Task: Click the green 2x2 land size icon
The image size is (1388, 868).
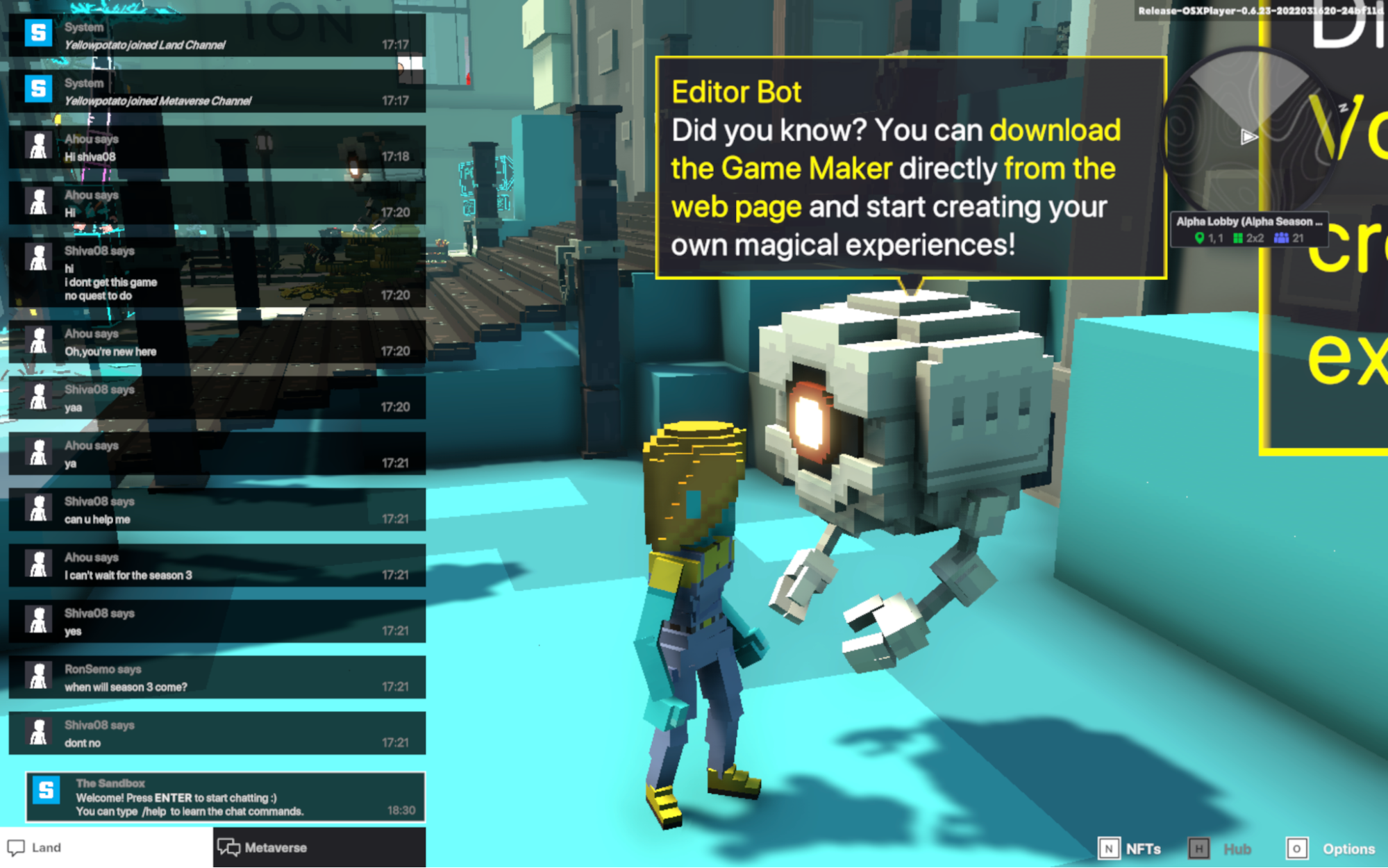Action: coord(1237,237)
